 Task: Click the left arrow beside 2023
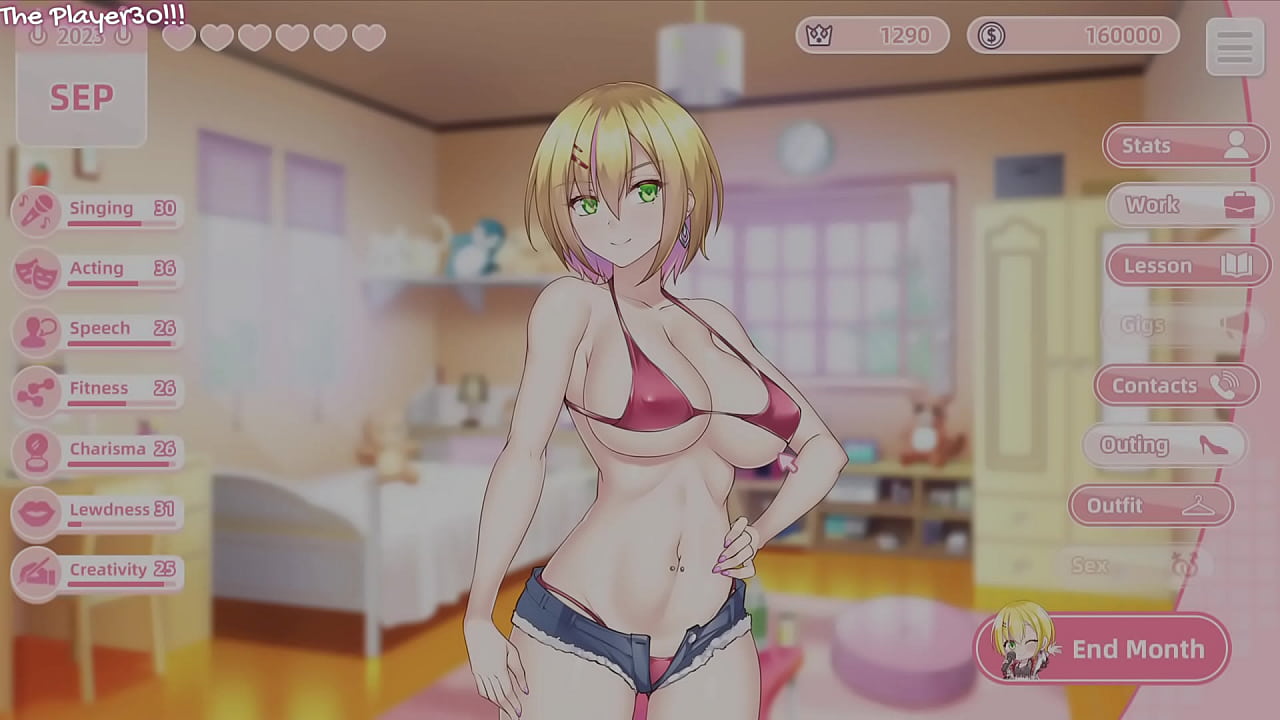pos(38,35)
